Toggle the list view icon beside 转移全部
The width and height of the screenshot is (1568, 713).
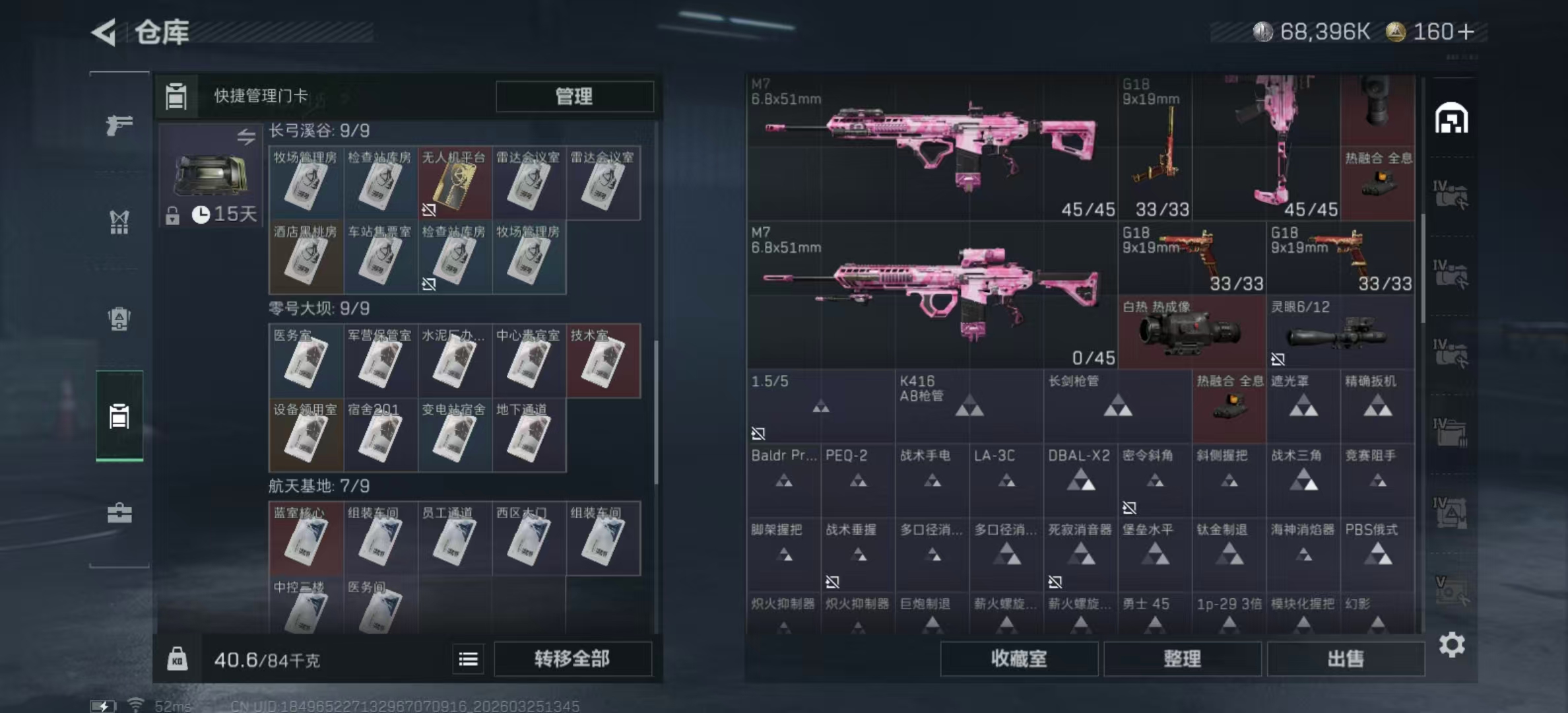click(469, 659)
